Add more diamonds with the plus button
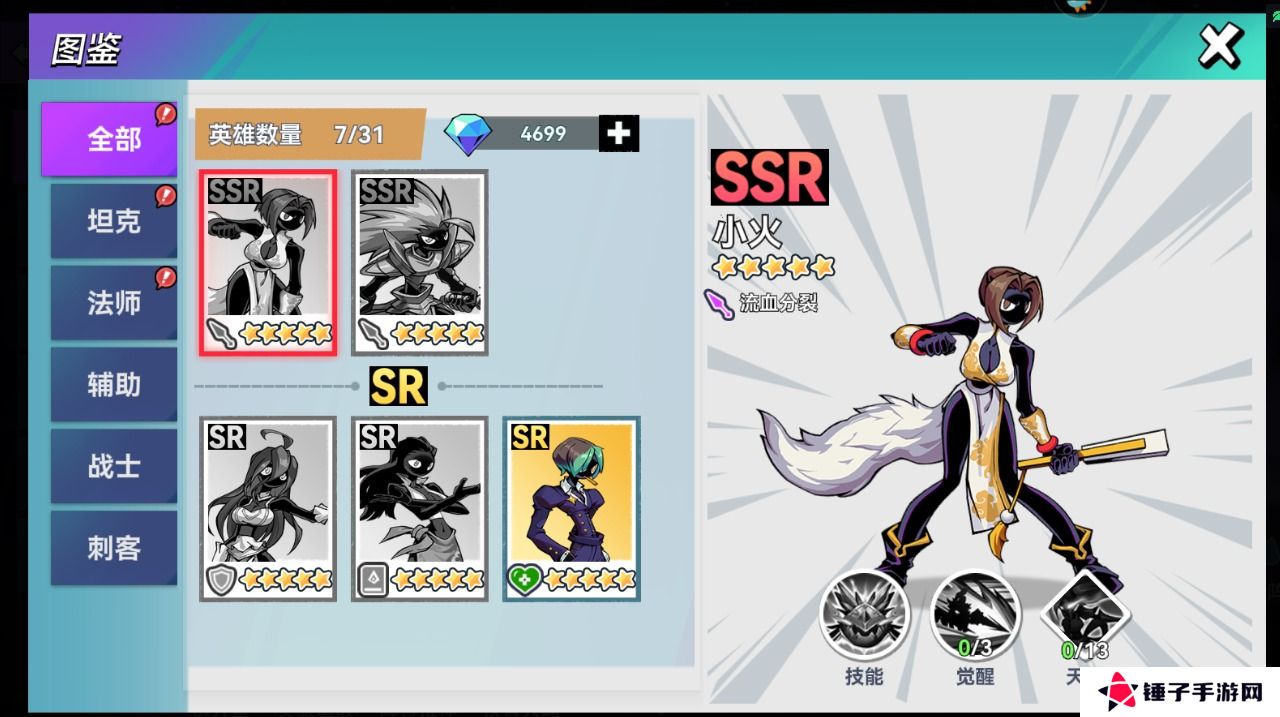Image resolution: width=1280 pixels, height=717 pixels. (619, 133)
